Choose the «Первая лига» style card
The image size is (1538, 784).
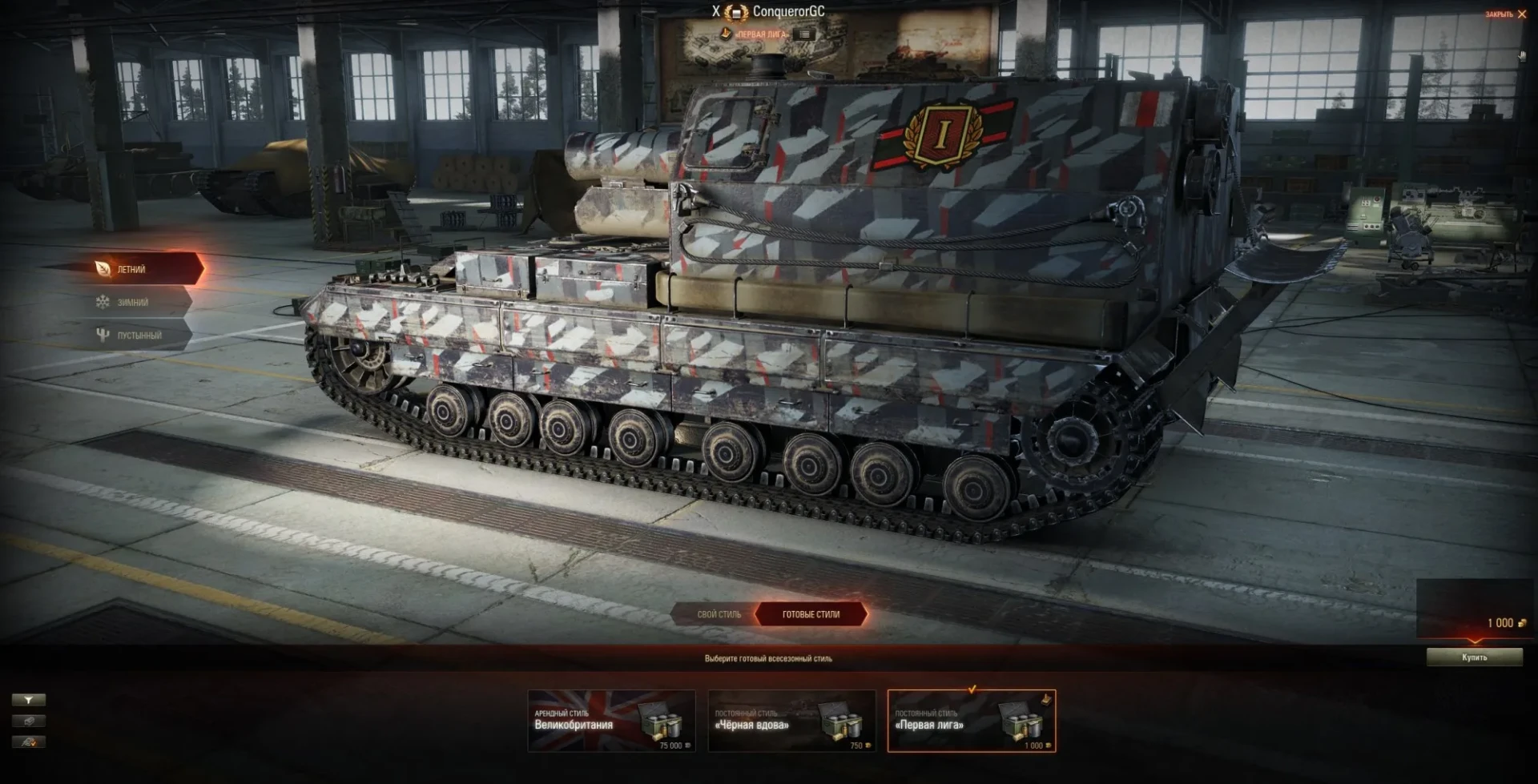pyautogui.click(x=972, y=721)
